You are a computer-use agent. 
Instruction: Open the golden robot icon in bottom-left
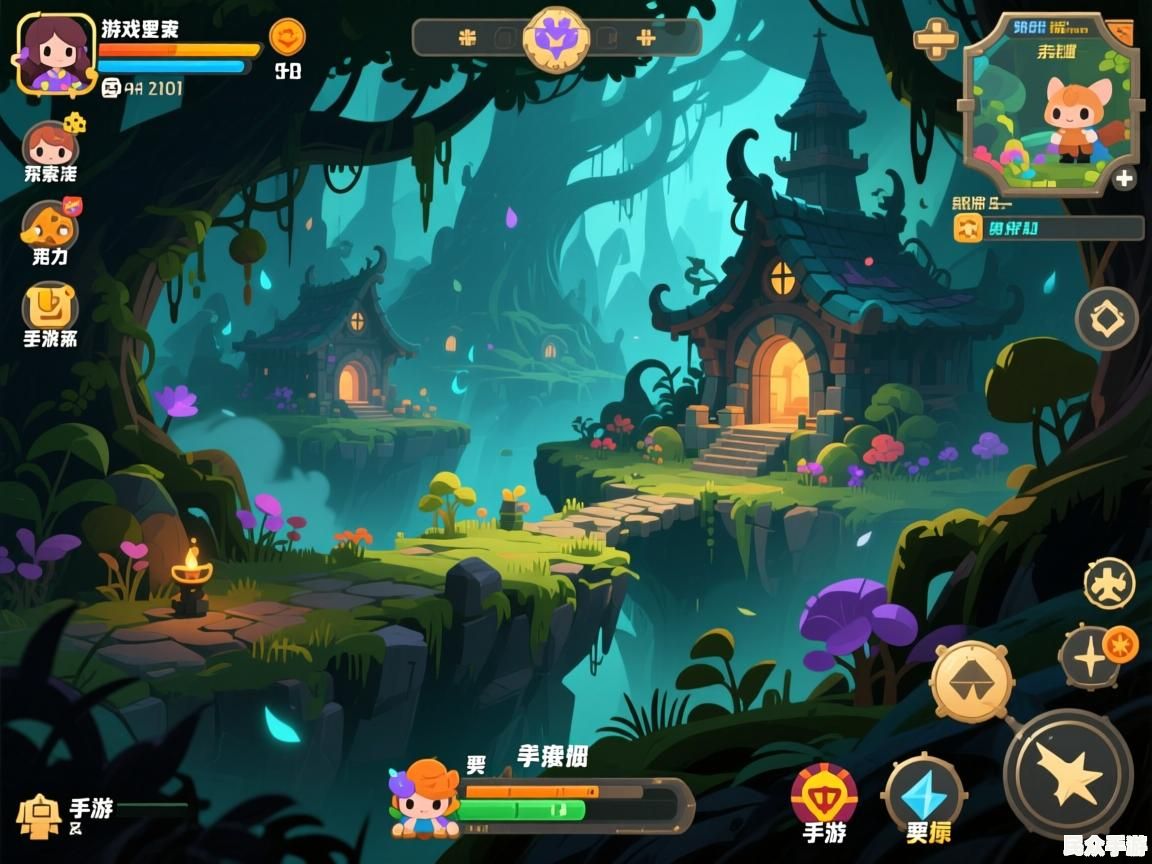click(38, 815)
